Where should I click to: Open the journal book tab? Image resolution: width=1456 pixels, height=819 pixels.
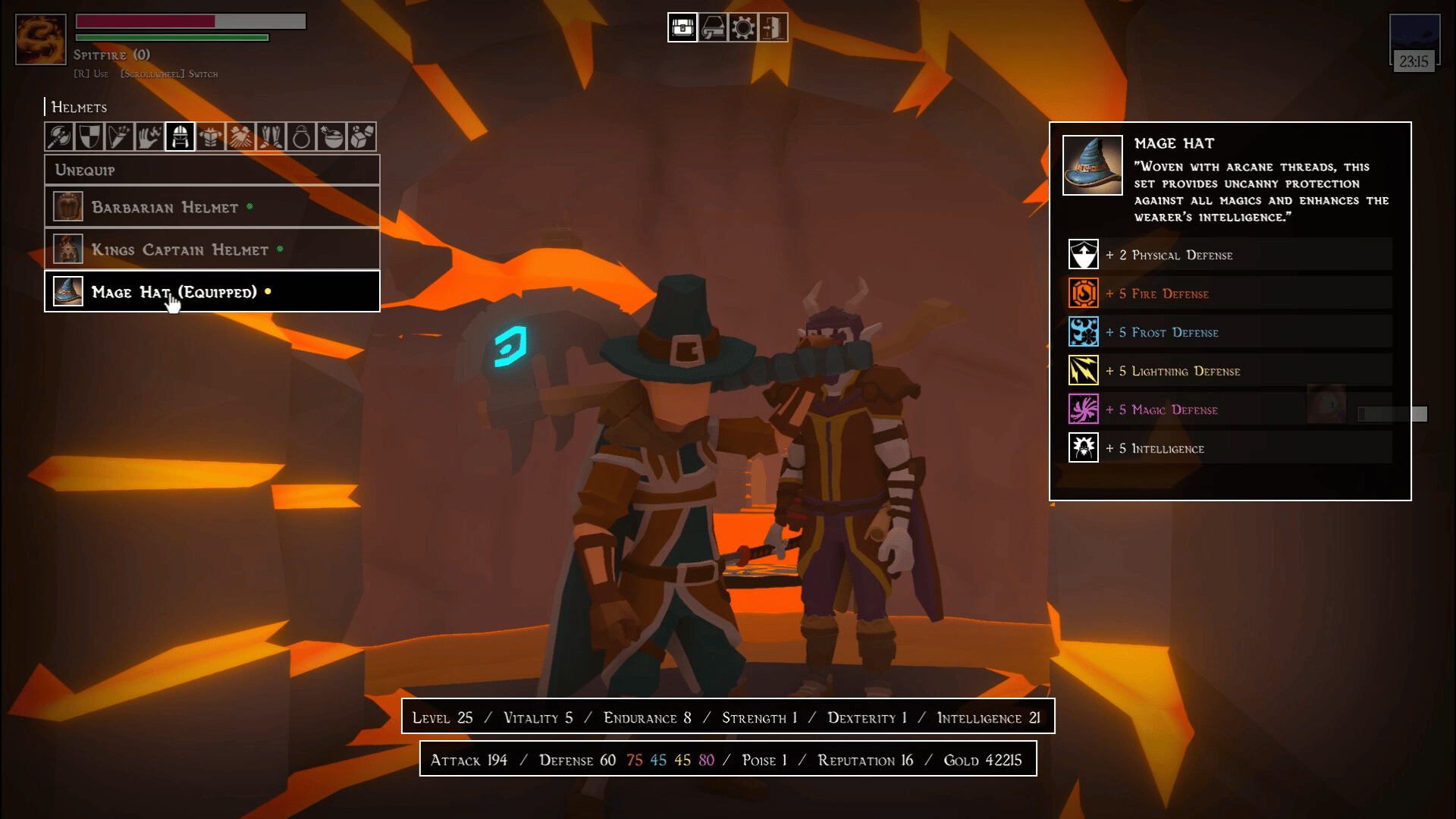[x=713, y=28]
